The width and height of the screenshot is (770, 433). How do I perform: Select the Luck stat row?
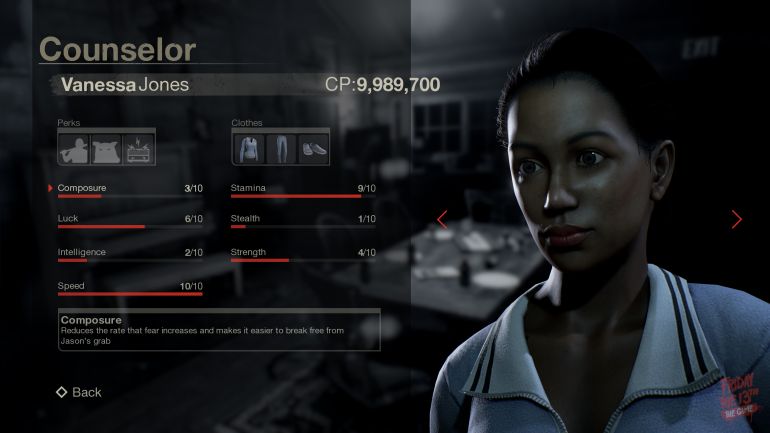[130, 220]
